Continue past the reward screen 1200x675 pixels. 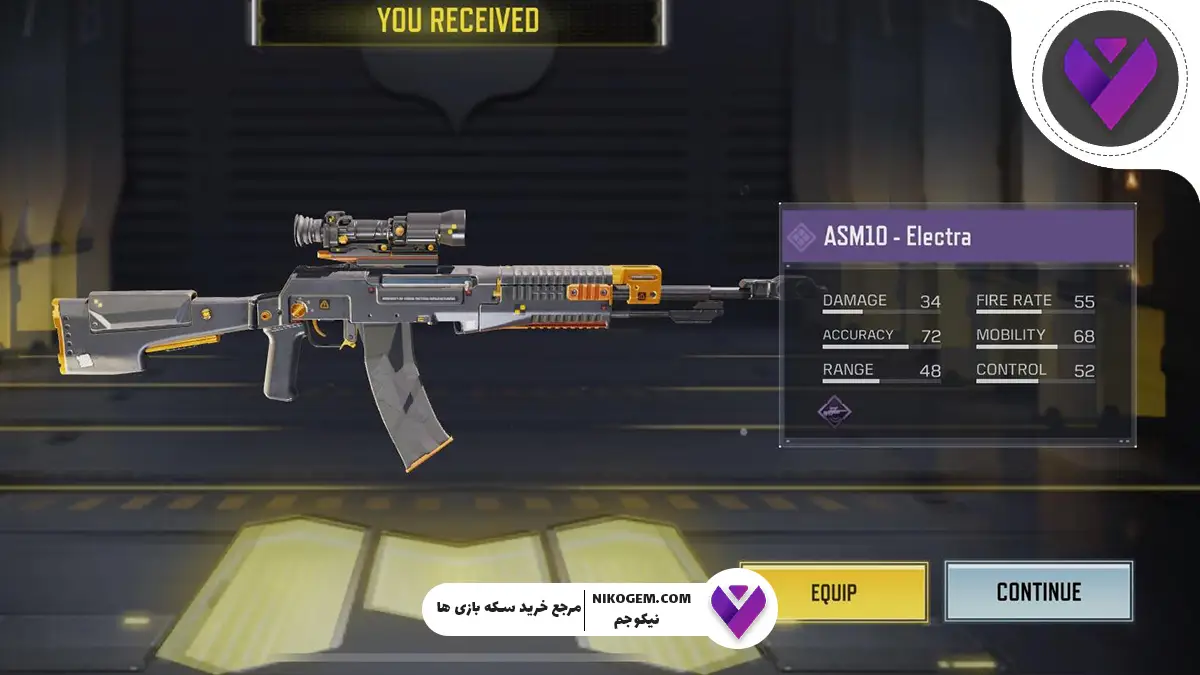coord(1038,592)
